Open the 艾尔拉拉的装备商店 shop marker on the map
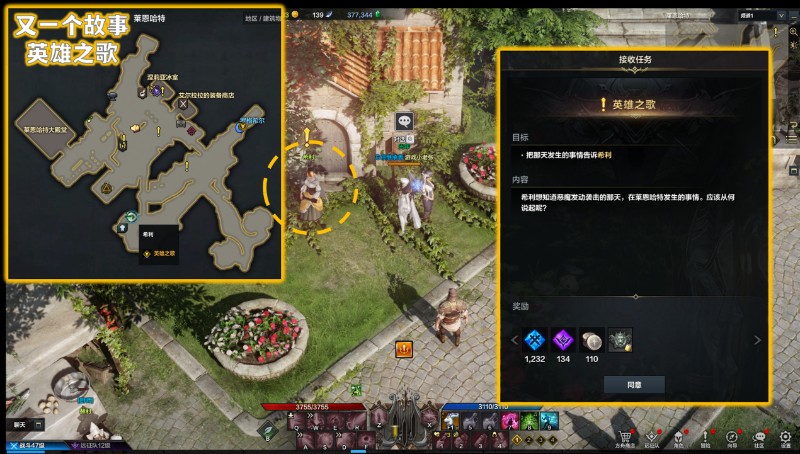The width and height of the screenshot is (800, 454). click(182, 103)
